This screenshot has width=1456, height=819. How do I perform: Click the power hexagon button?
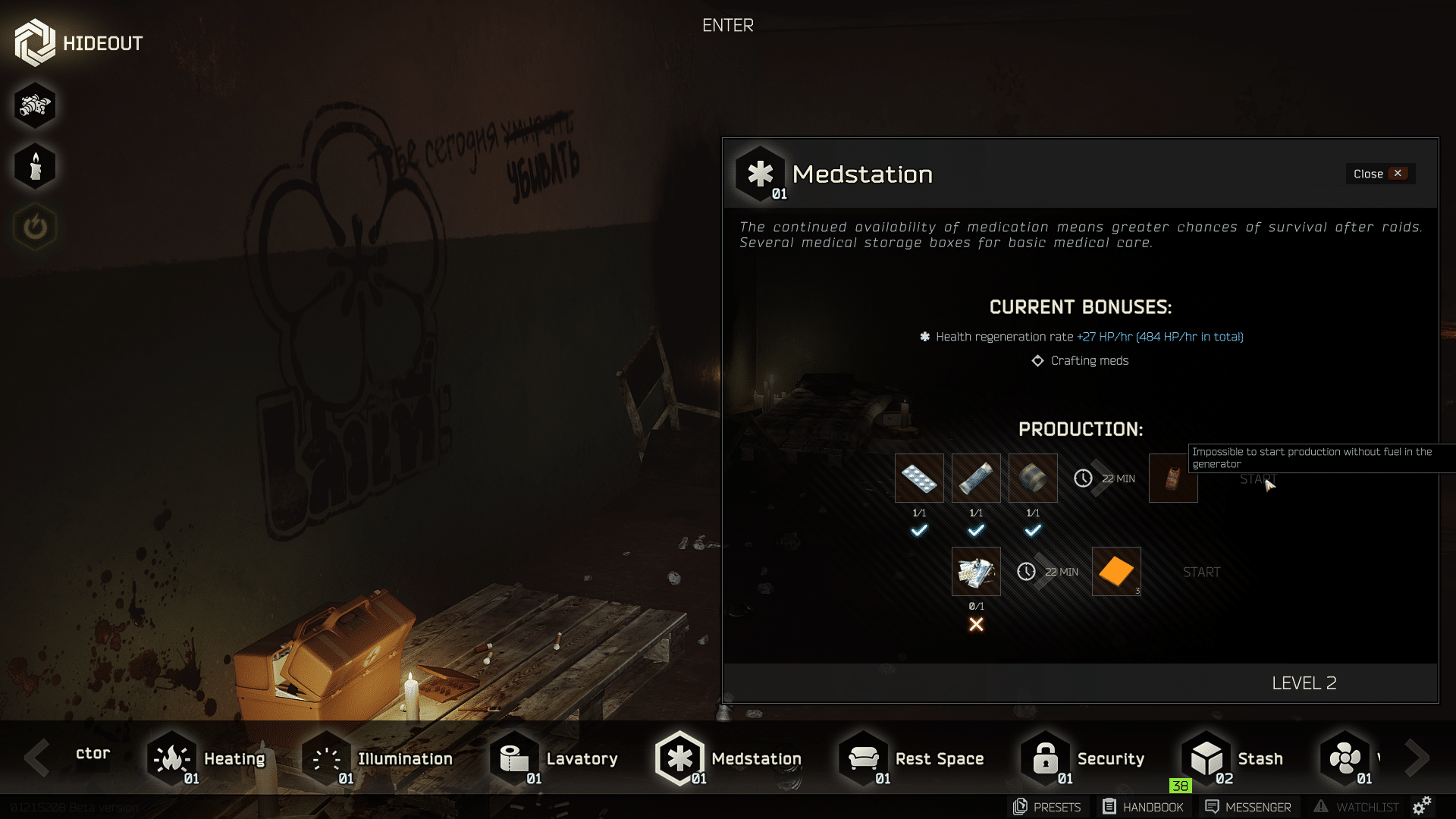(35, 227)
